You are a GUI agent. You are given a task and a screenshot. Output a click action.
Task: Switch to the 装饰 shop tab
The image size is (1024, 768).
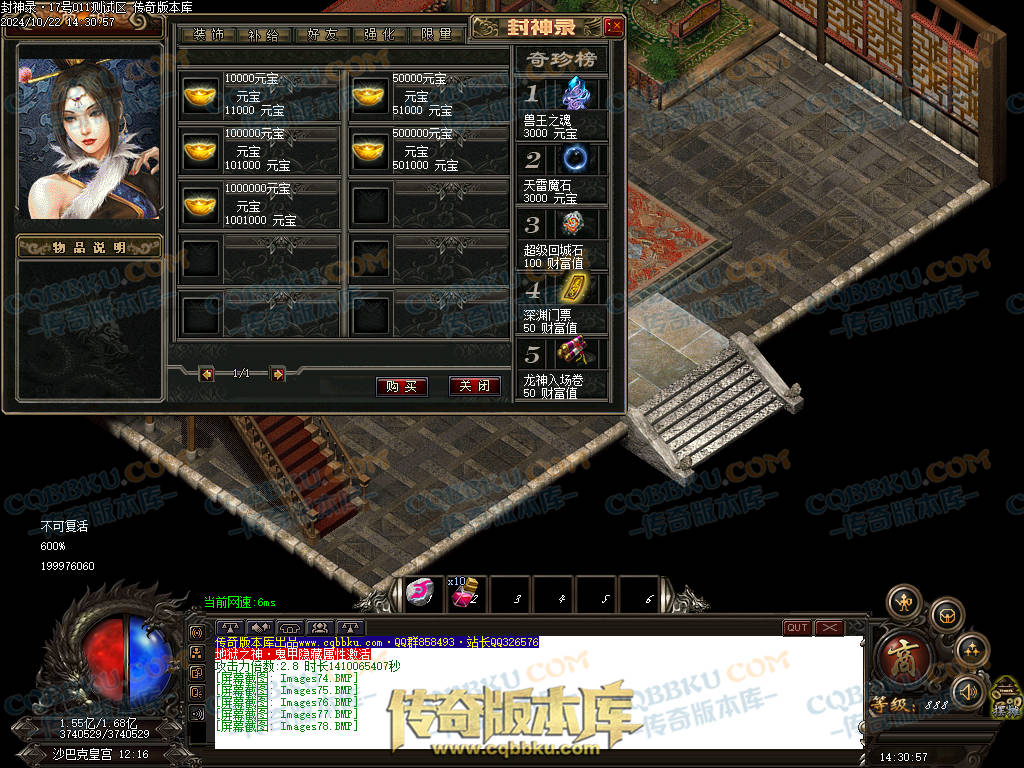(209, 34)
